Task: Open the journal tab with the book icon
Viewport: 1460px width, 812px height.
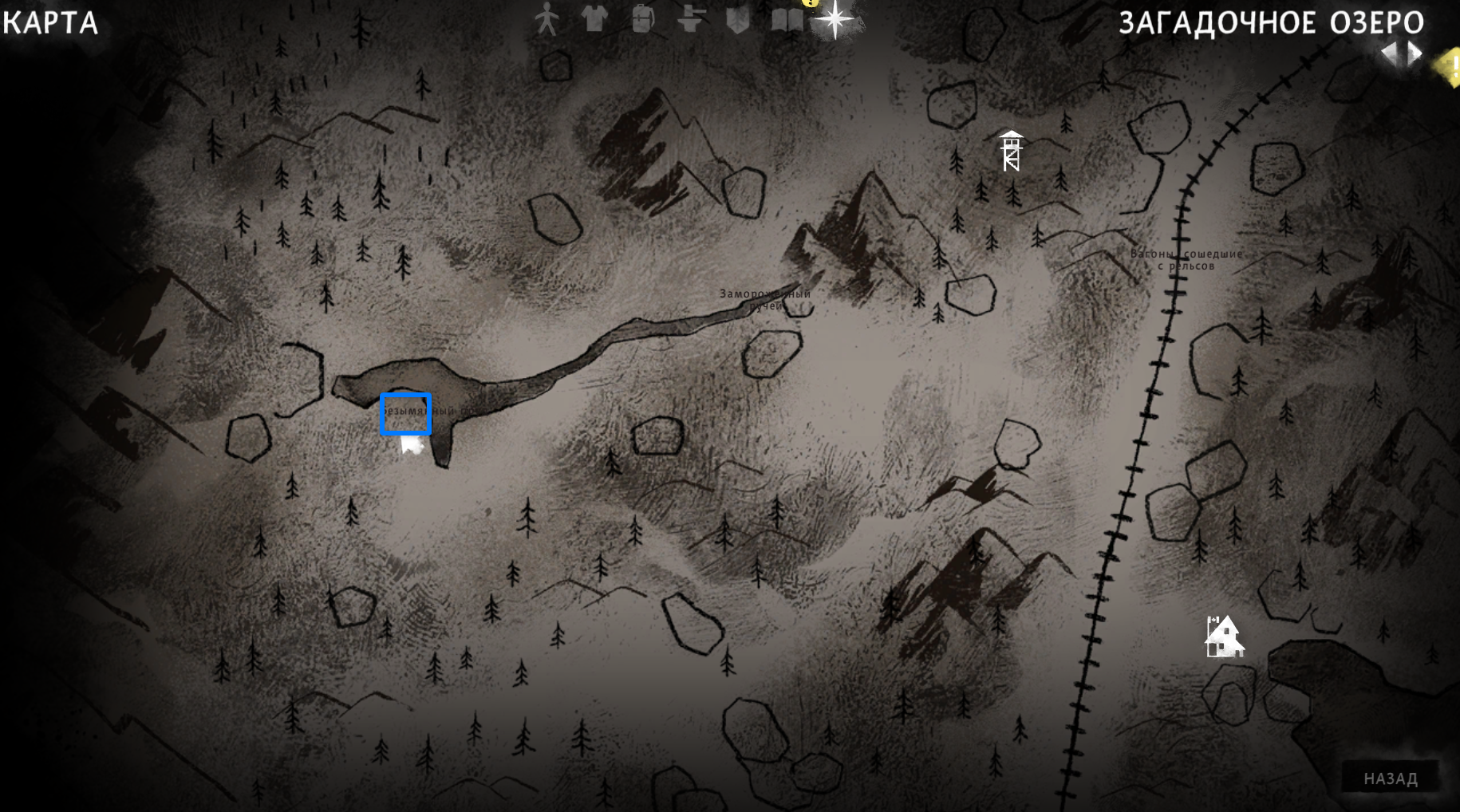Action: coord(787,19)
